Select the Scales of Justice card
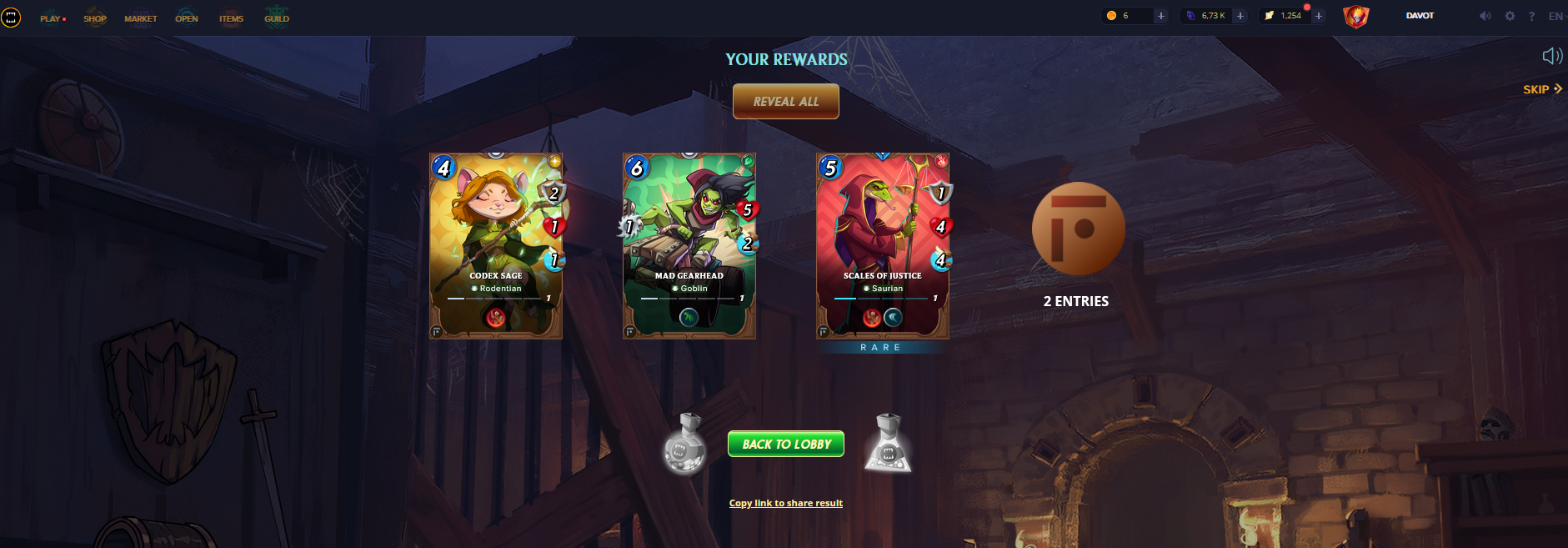 click(x=883, y=246)
